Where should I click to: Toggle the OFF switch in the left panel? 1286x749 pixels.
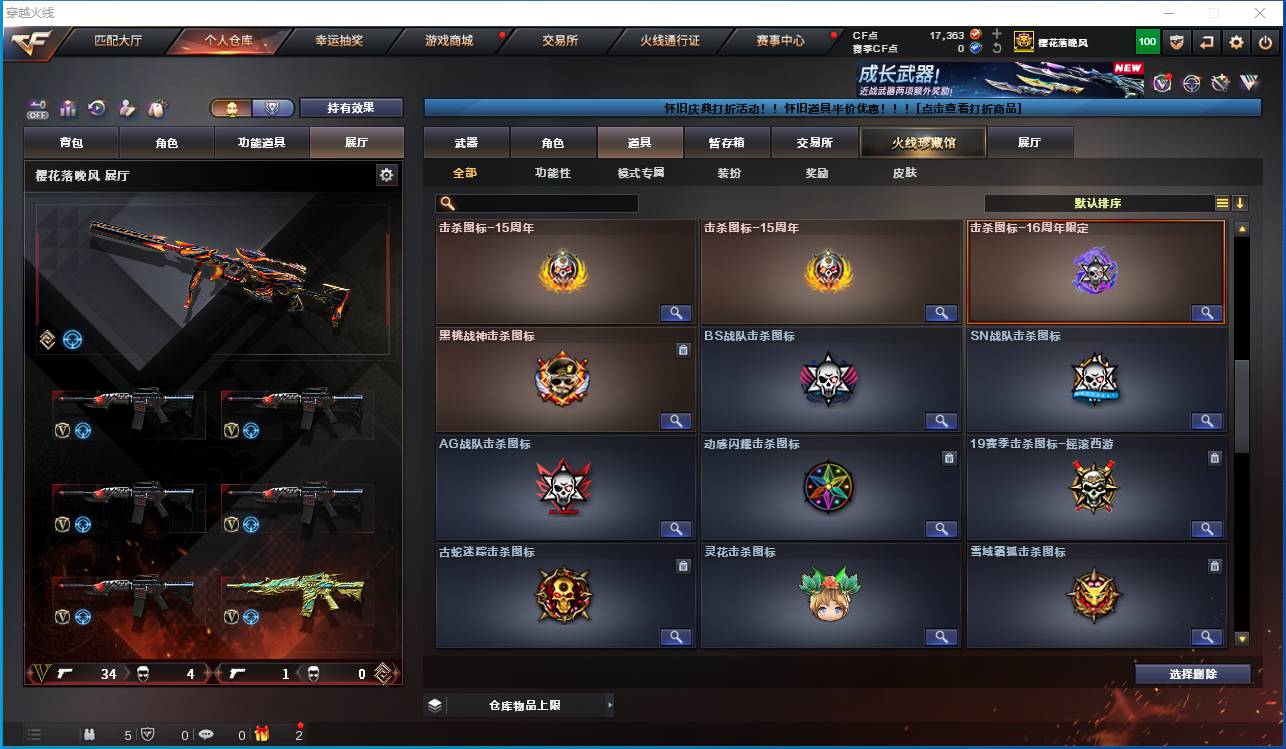point(40,107)
